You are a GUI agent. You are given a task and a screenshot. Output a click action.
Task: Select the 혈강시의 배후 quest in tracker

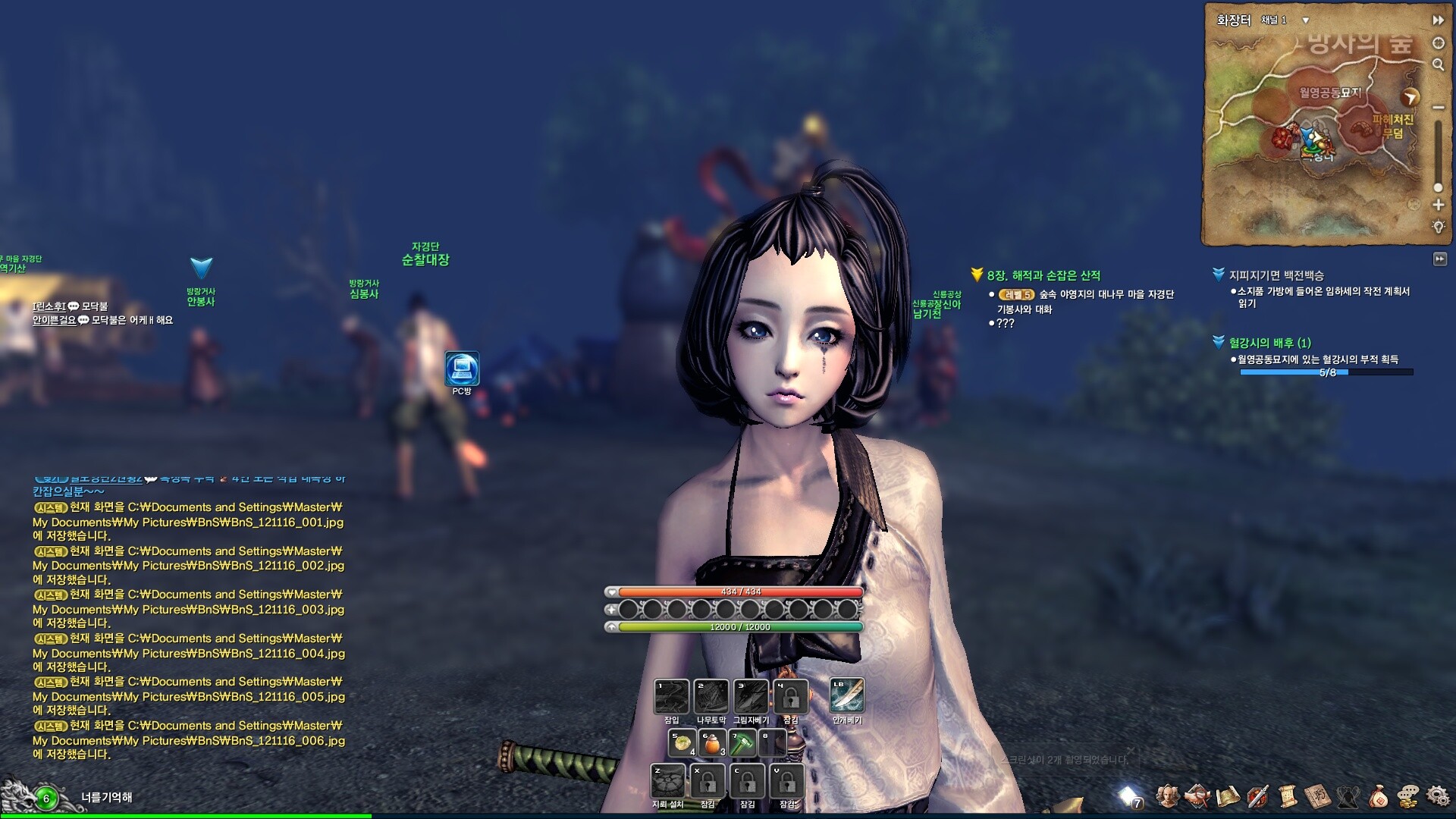point(1269,343)
